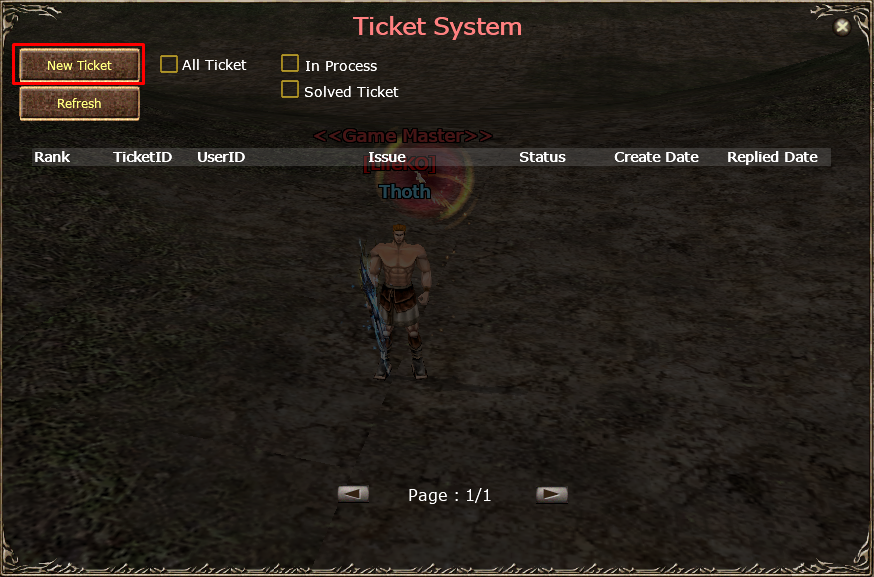This screenshot has width=874, height=577.
Task: Tick the All Ticket checkbox
Action: point(169,65)
